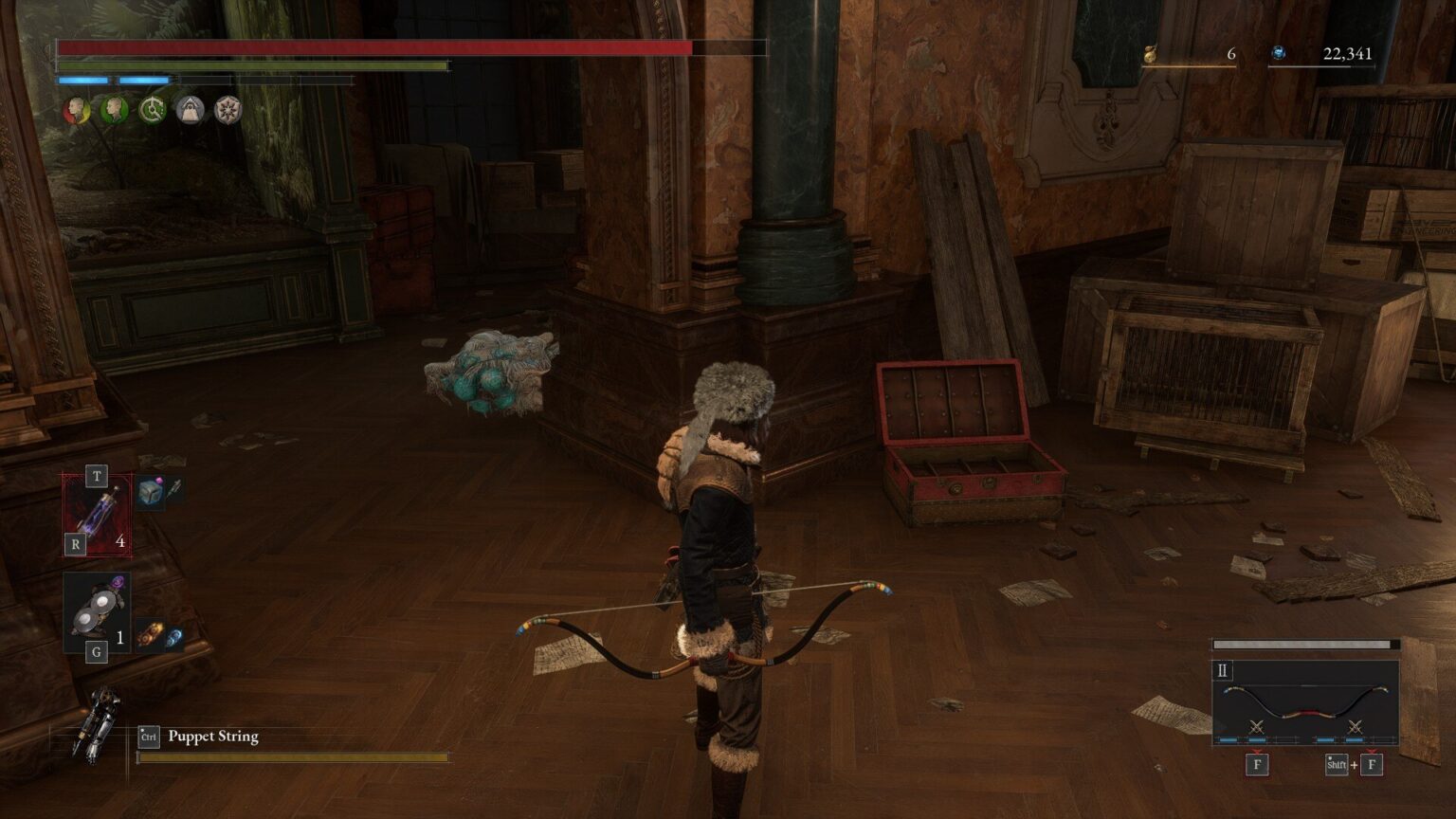Select the Ctrl prompt next to Puppet String
The width and height of the screenshot is (1456, 819).
[x=148, y=737]
